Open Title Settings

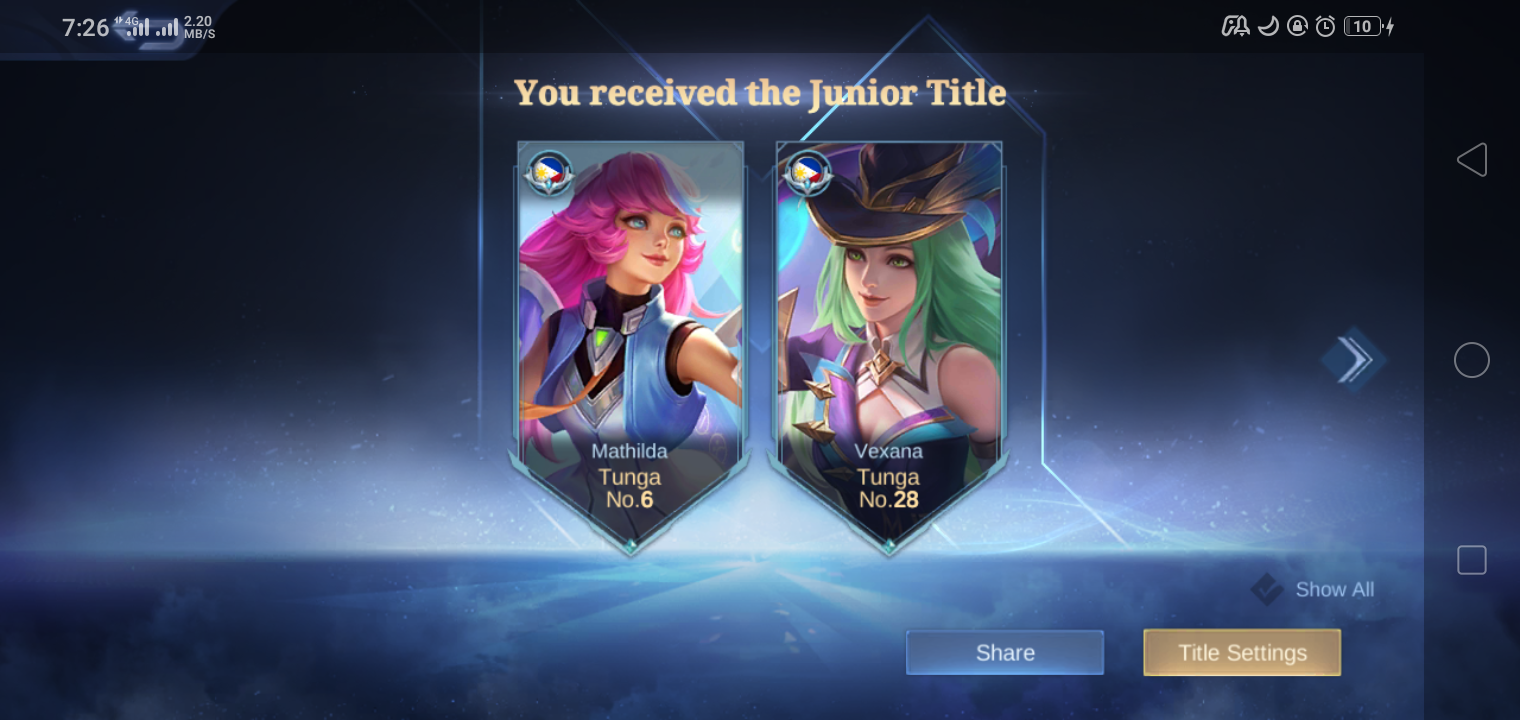[1242, 652]
